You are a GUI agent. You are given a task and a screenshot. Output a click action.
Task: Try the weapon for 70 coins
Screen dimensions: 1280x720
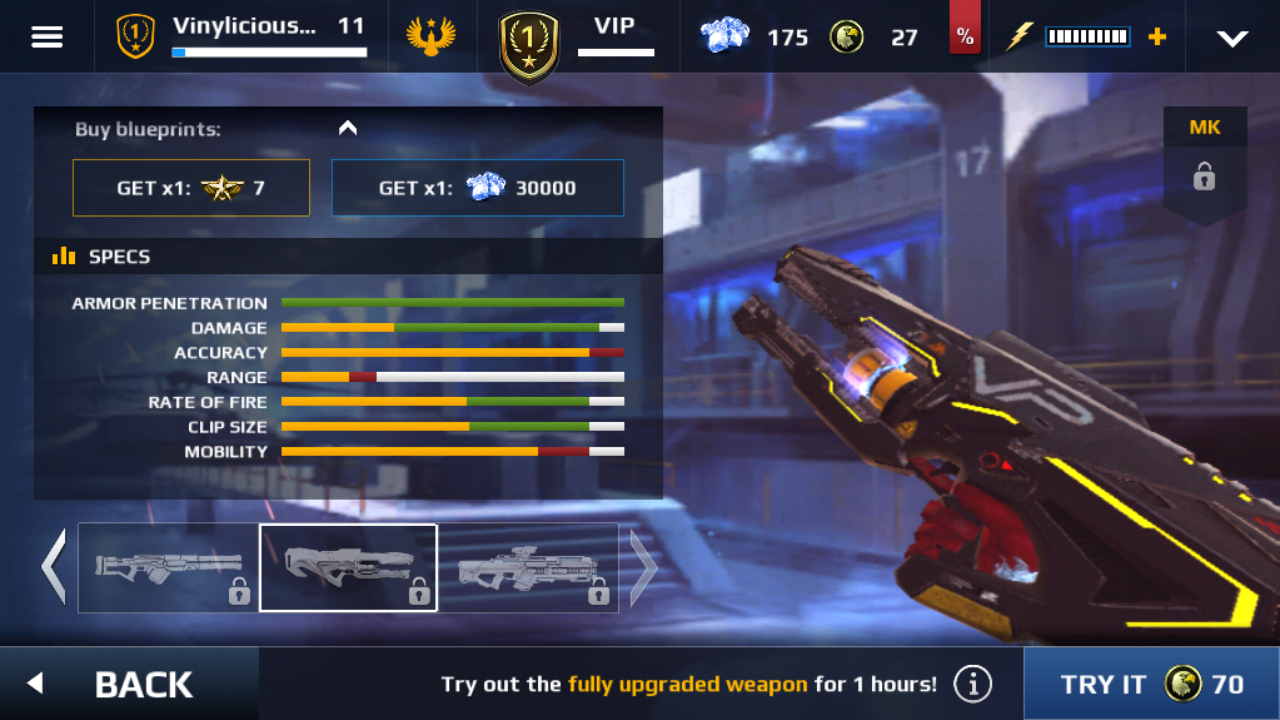(1151, 684)
